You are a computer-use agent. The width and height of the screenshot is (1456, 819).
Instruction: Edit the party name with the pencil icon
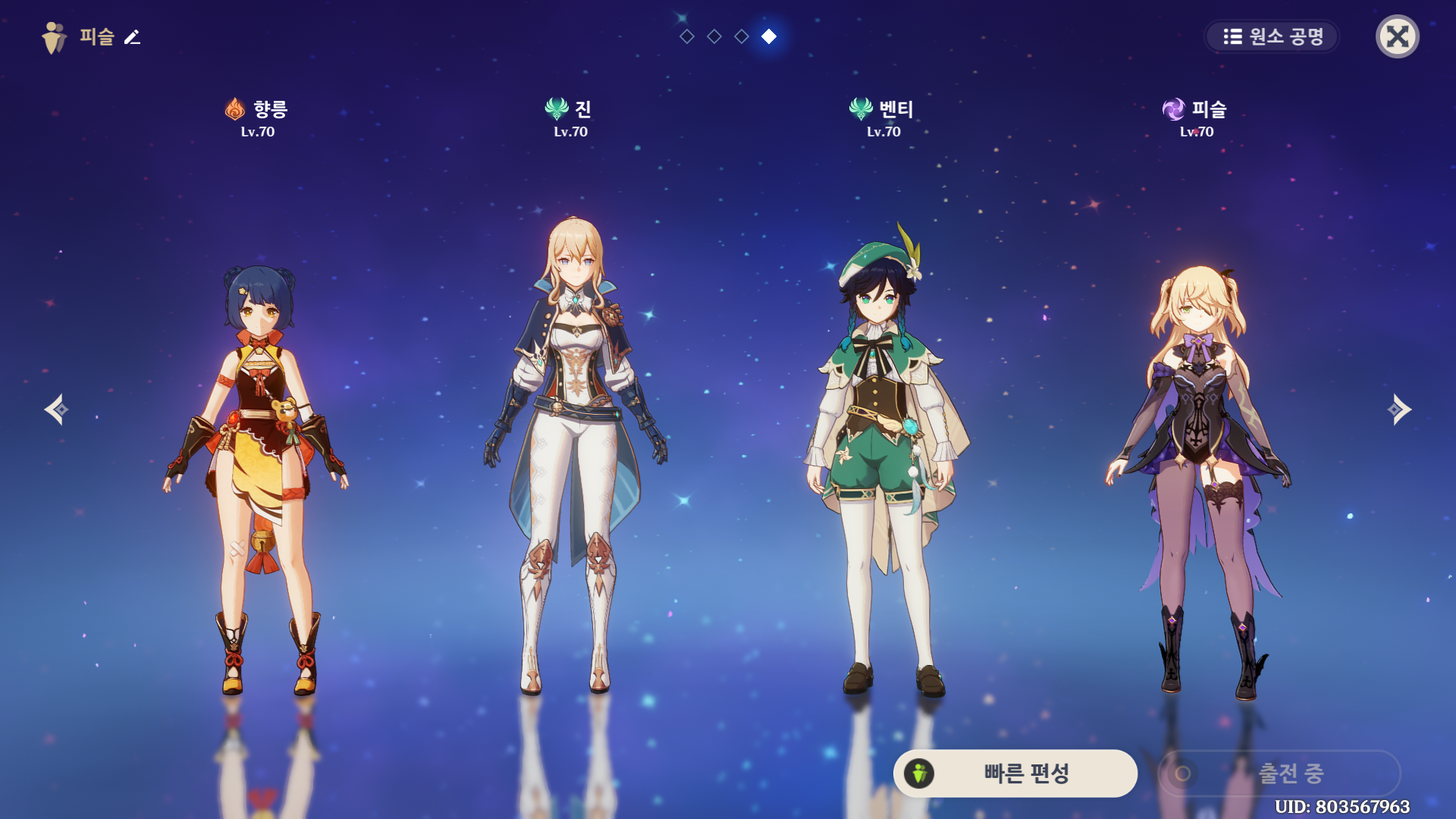pyautogui.click(x=133, y=36)
